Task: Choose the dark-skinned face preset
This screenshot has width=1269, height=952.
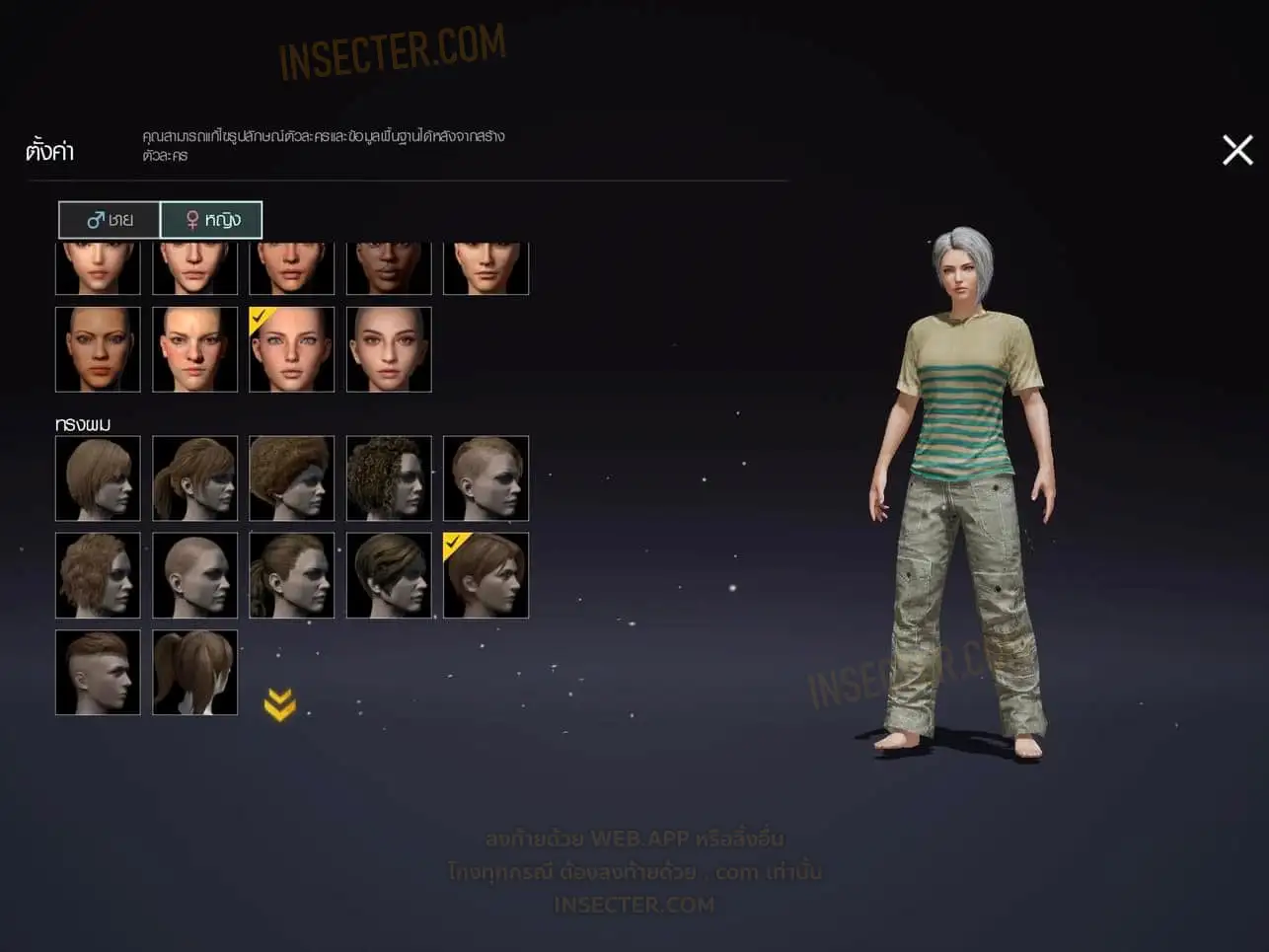Action: click(x=389, y=268)
